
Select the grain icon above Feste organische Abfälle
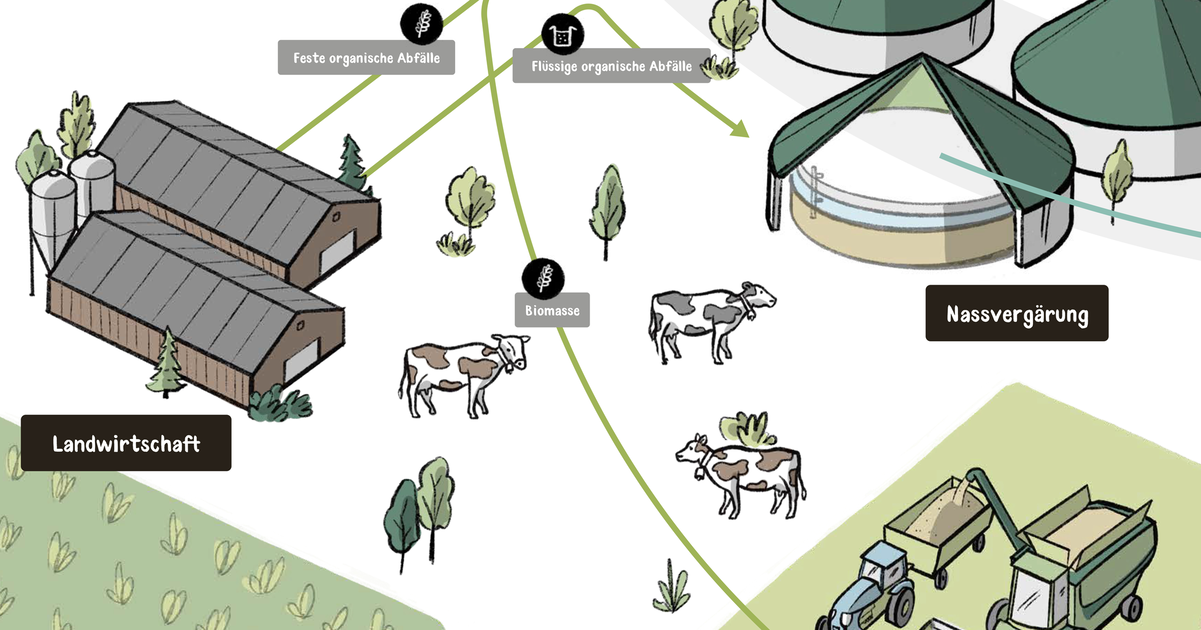coord(420,22)
